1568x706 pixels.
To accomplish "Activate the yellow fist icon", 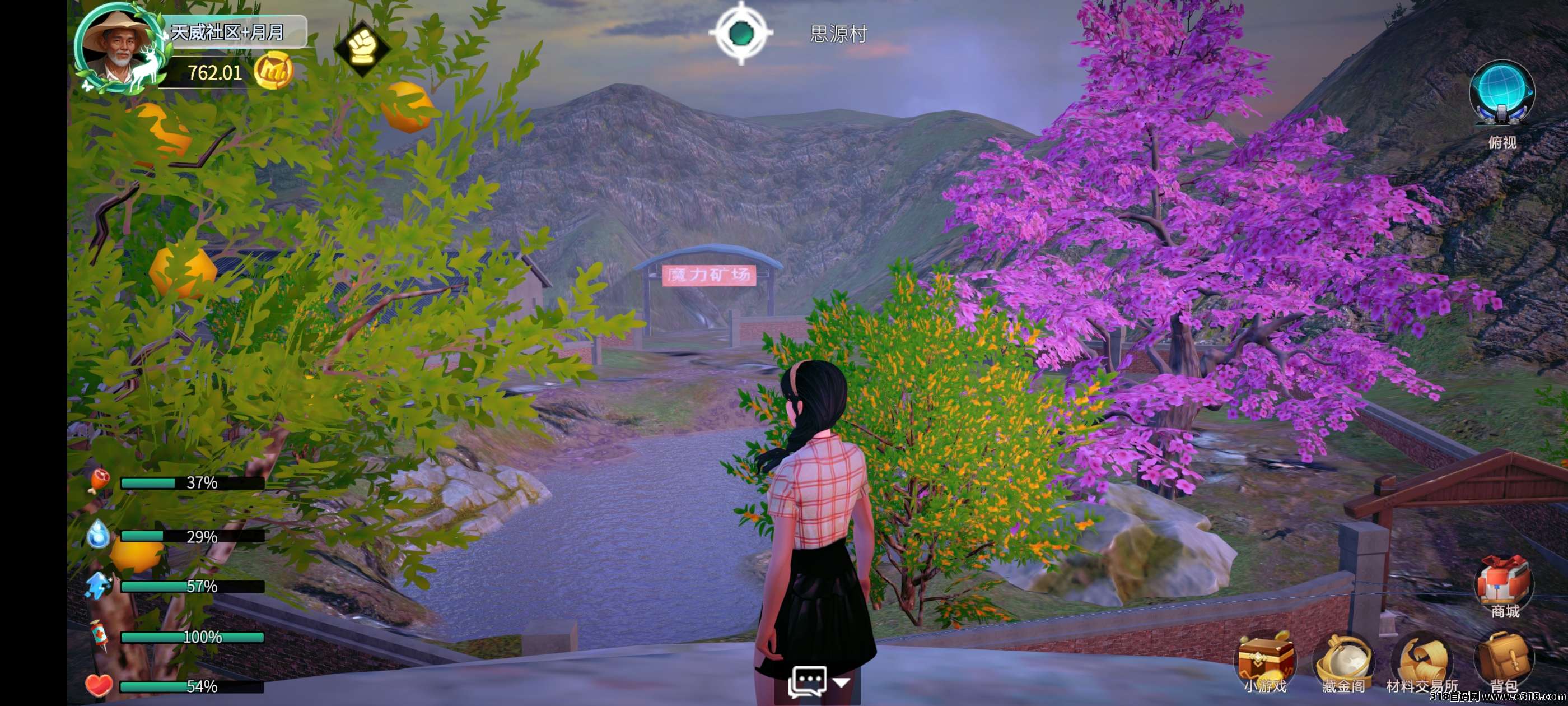I will tap(362, 47).
